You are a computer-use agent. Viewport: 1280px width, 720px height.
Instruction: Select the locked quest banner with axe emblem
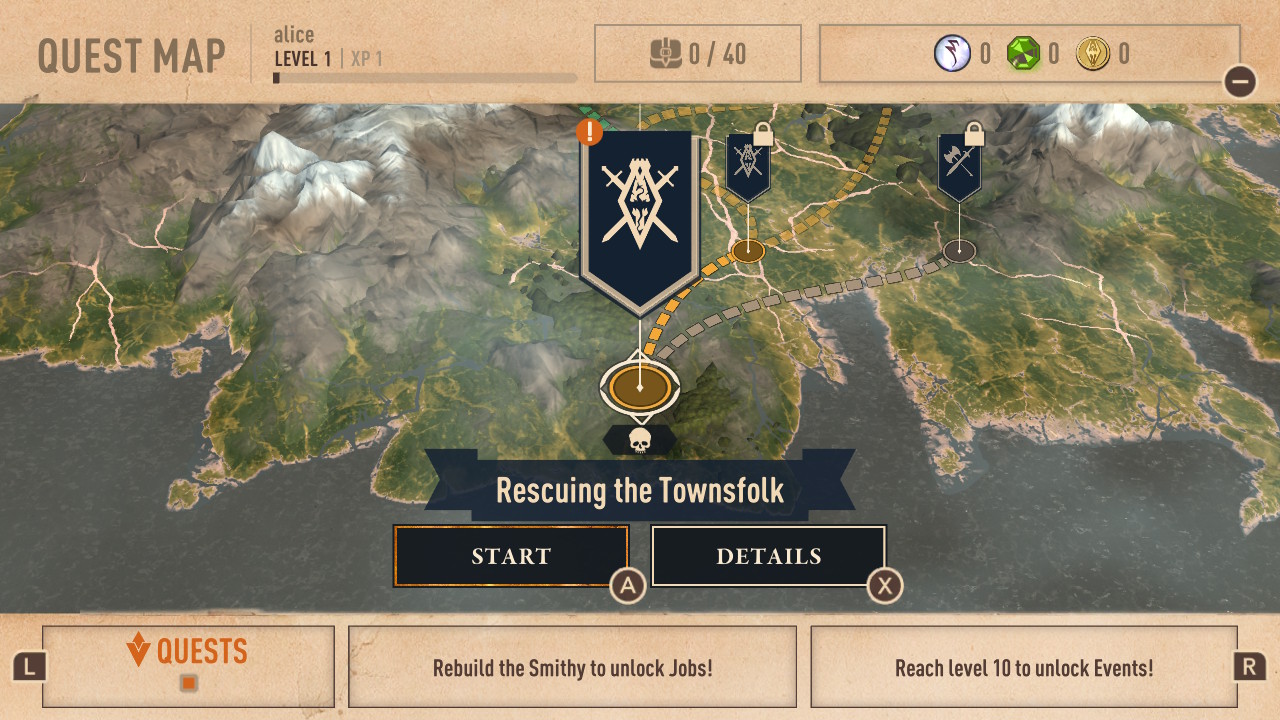click(x=959, y=166)
